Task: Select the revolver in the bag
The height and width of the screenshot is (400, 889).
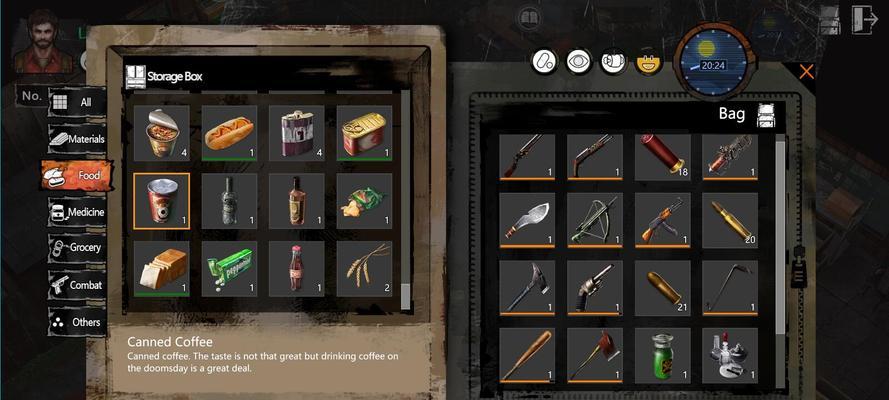Action: [x=594, y=288]
